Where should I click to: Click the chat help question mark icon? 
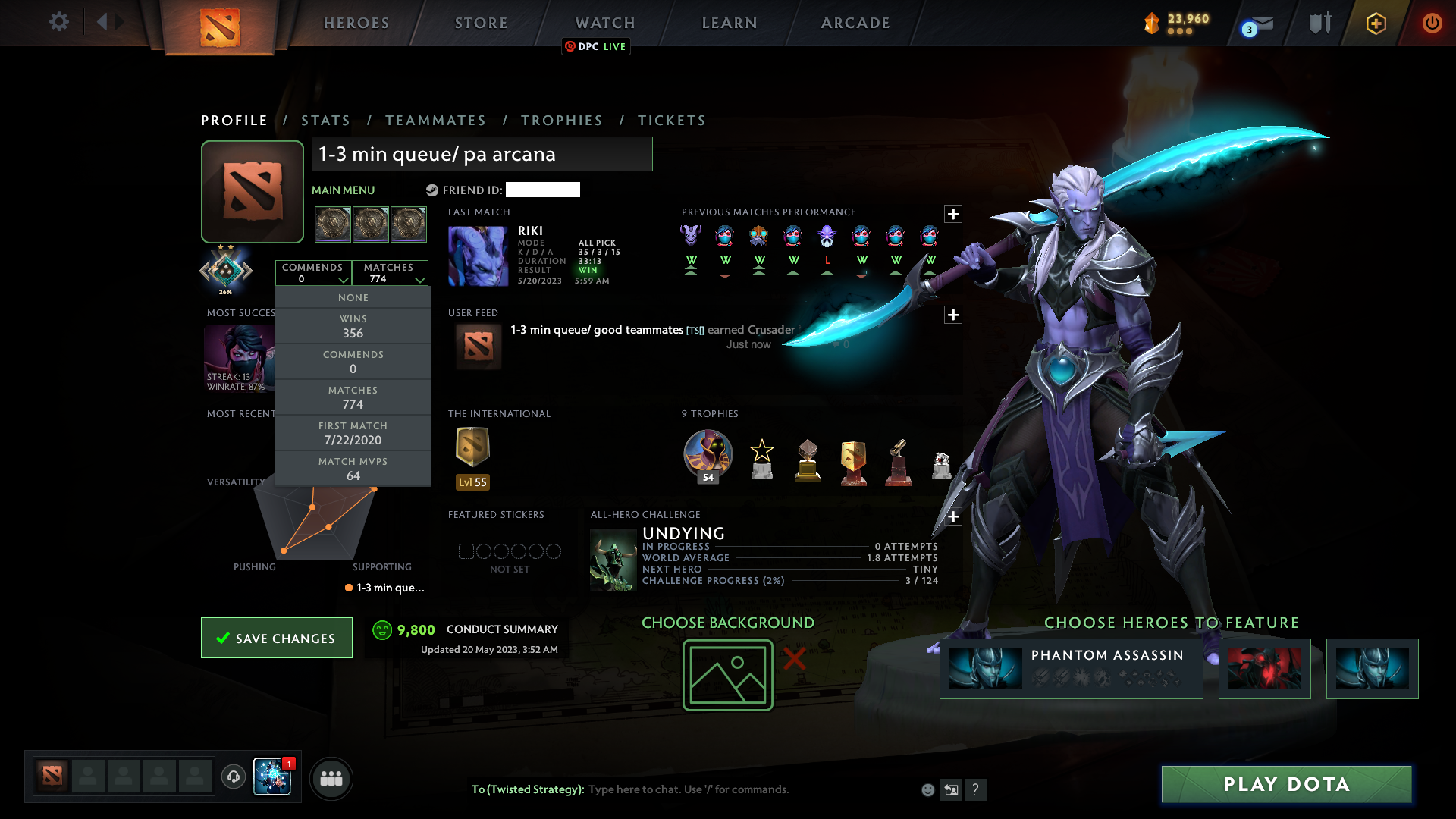977,789
